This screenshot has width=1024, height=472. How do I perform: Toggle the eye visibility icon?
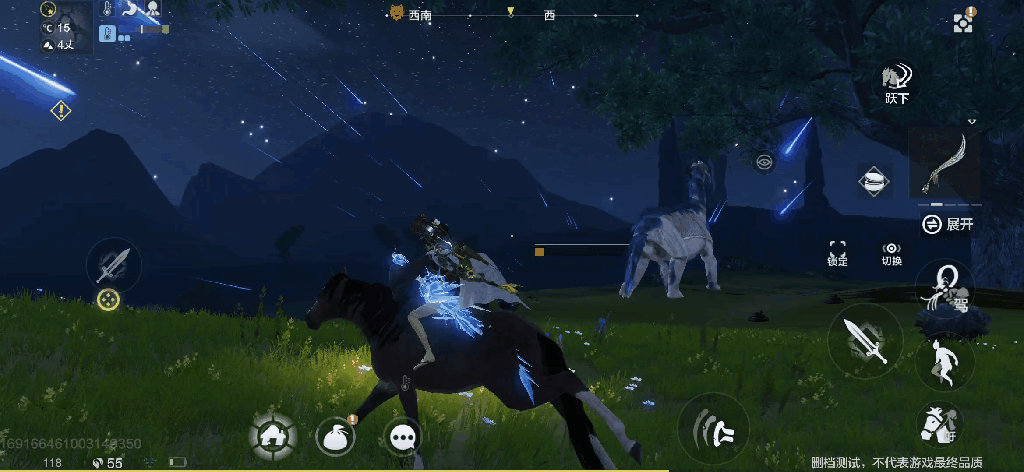tap(765, 160)
